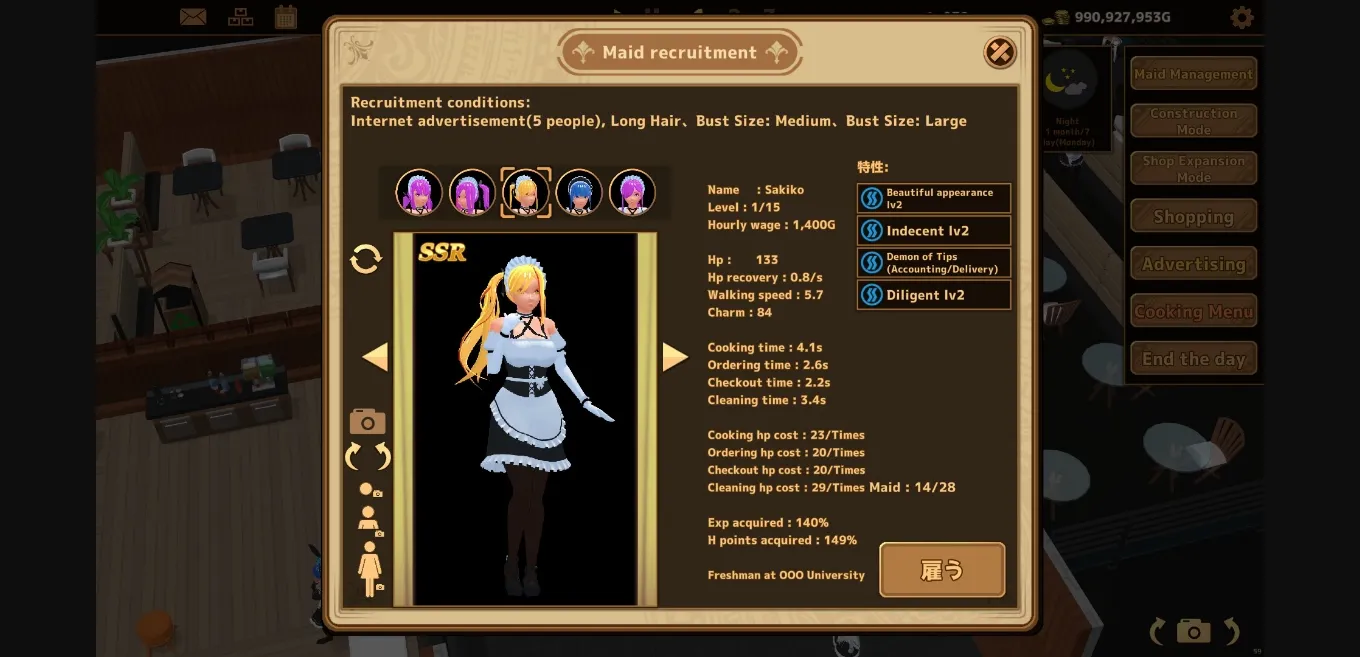Go to the previous candidate with the left arrow
Screen dimensions: 1360x657
point(375,357)
